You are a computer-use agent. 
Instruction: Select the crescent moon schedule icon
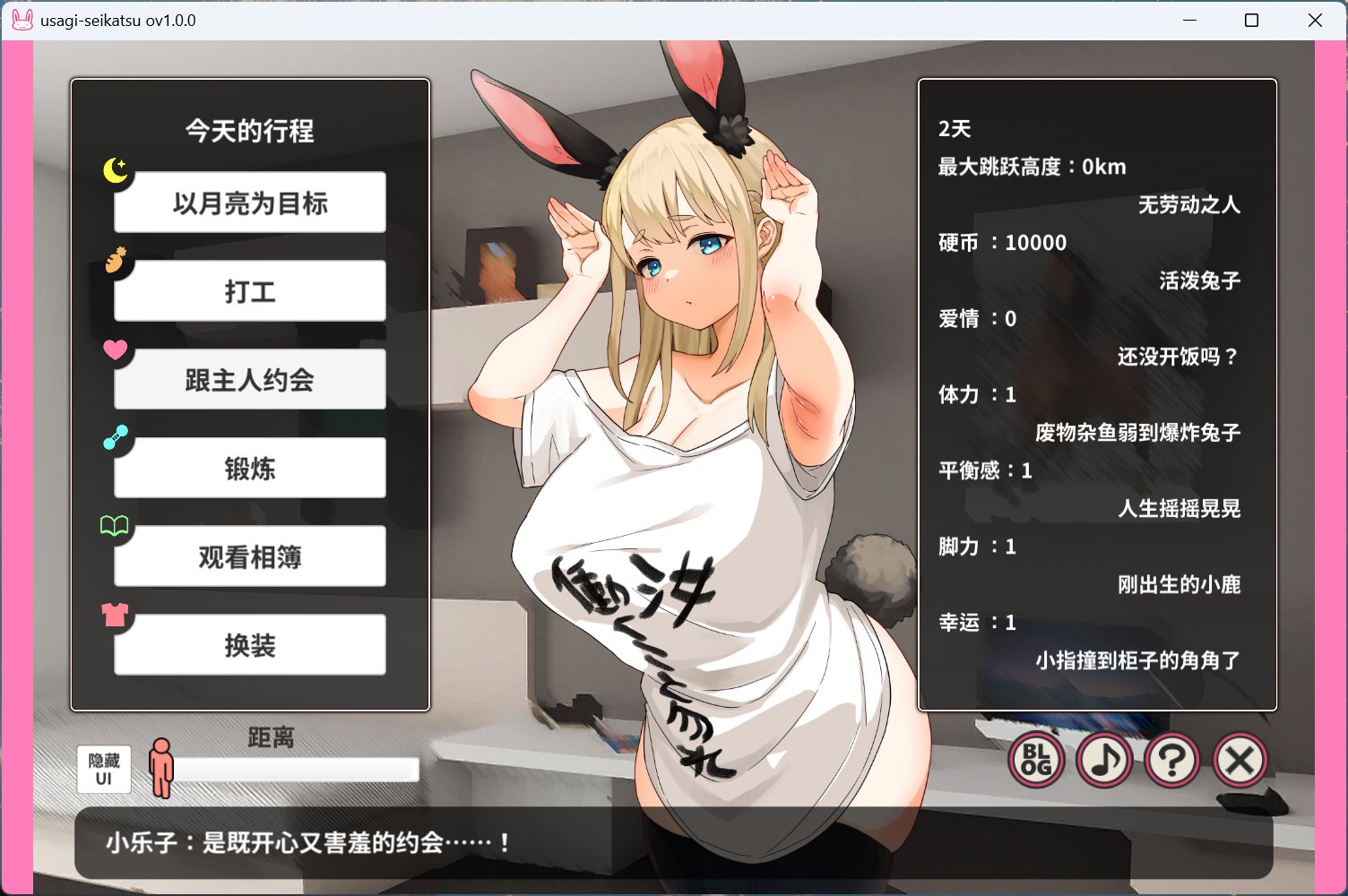(116, 172)
